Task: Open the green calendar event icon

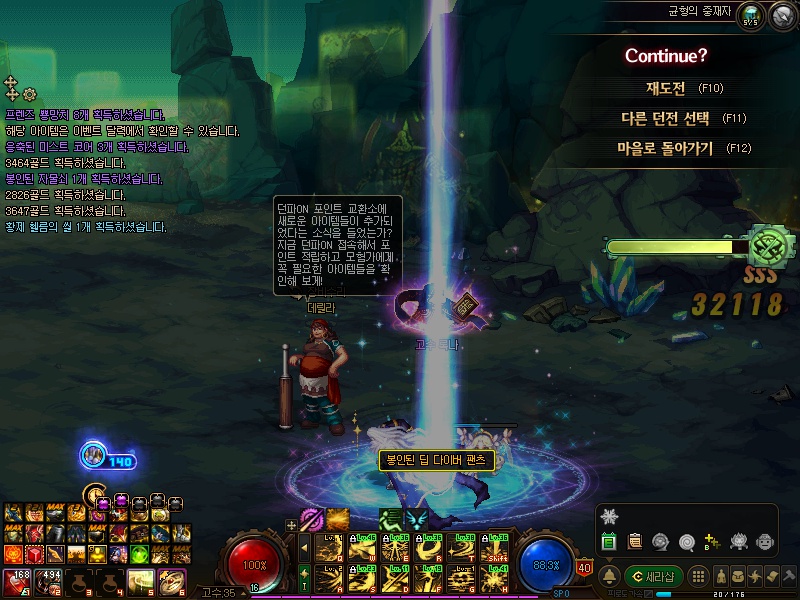Action: 609,541
